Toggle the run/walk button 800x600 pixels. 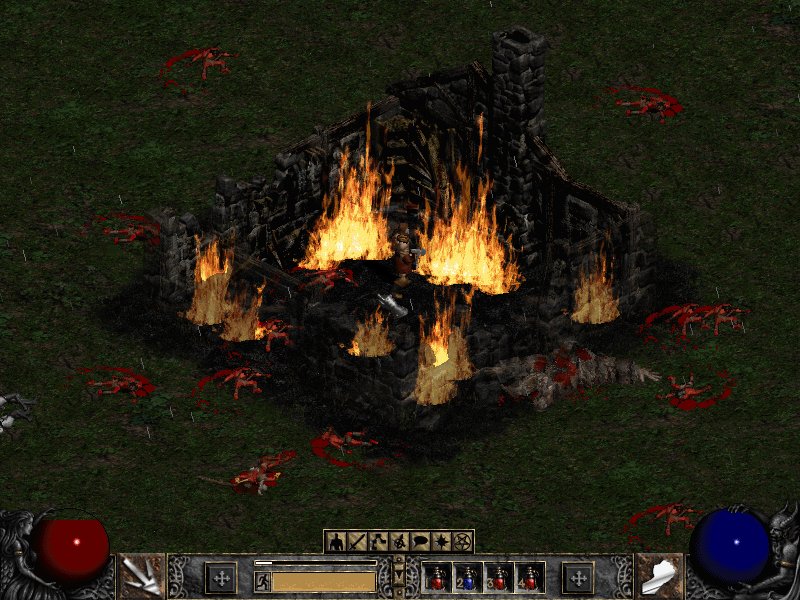[262, 580]
